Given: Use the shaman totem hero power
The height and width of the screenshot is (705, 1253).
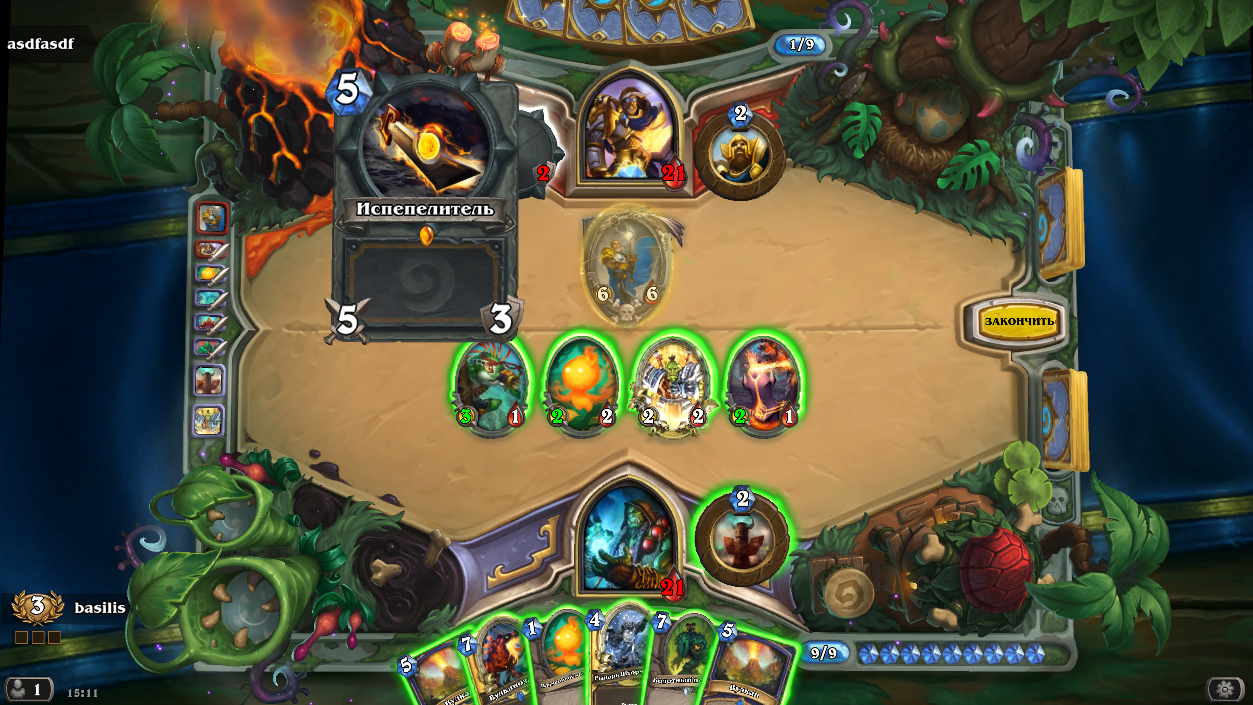Looking at the screenshot, I should coord(742,537).
